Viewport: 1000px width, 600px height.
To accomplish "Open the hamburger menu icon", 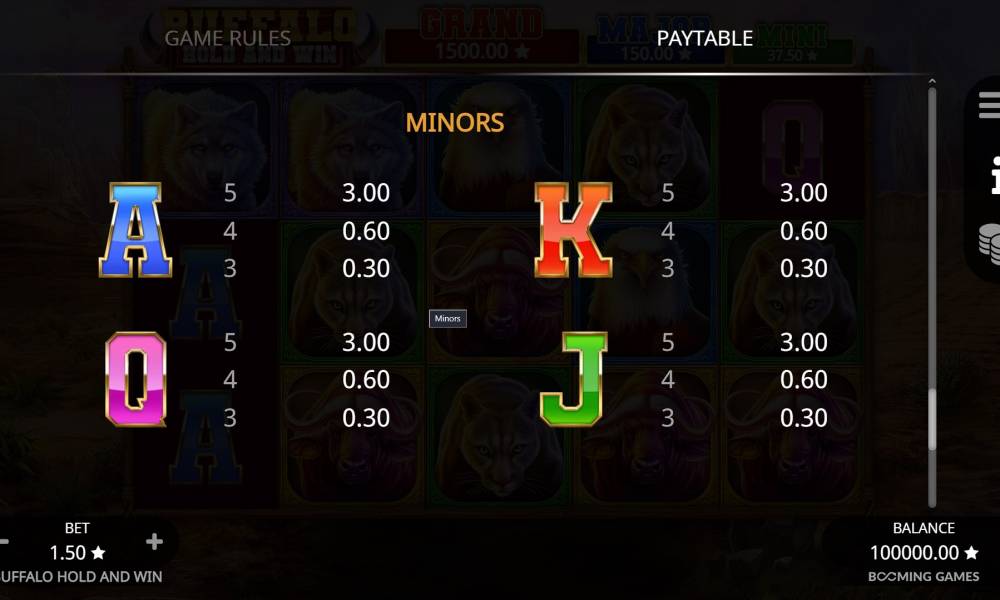I will click(989, 104).
